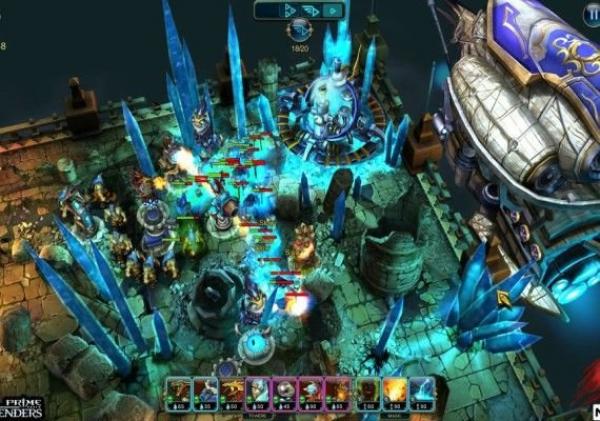
Task: Select the orange flame spell card
Action: (x=391, y=391)
